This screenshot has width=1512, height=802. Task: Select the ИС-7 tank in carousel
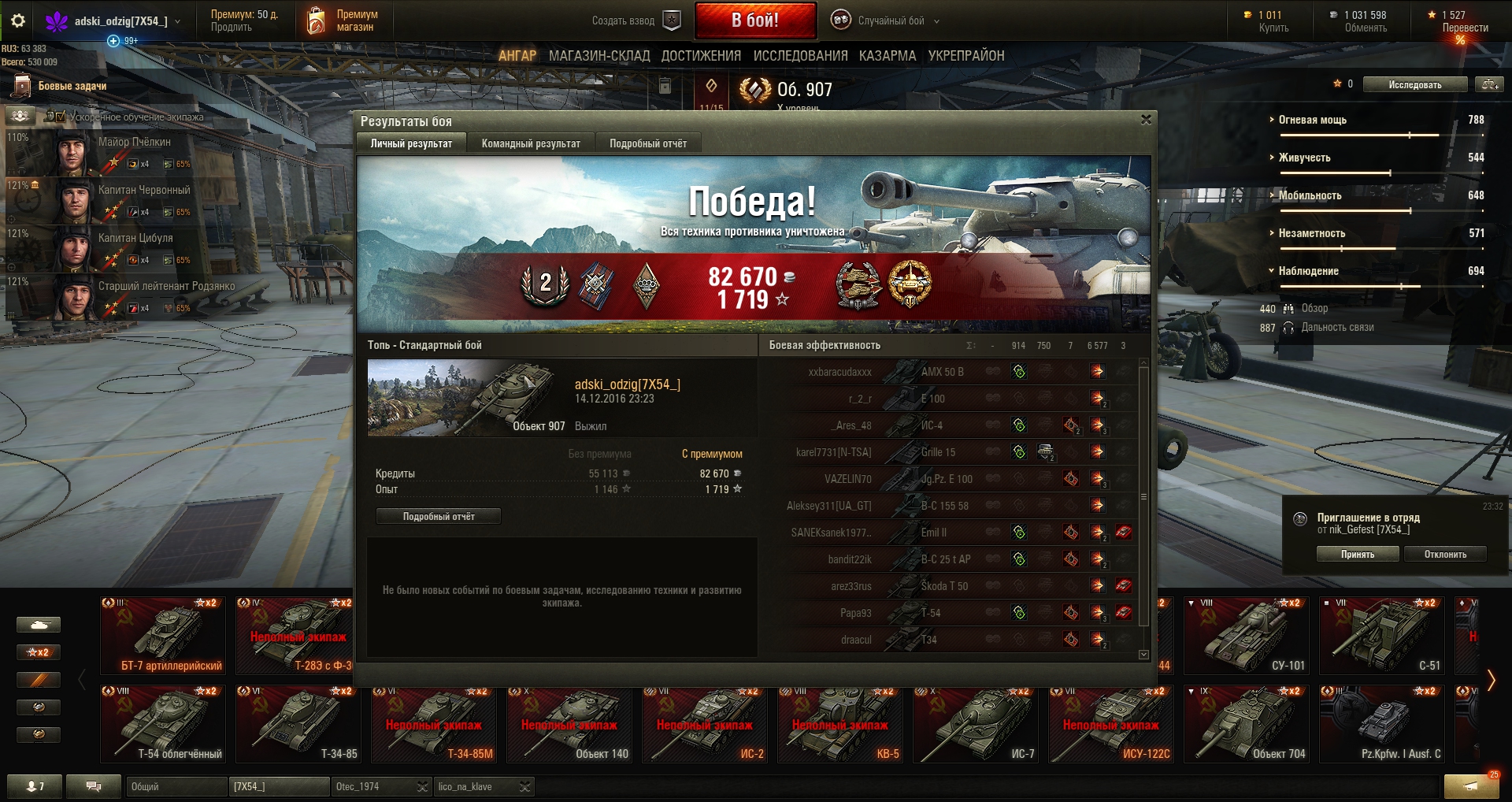(x=976, y=725)
